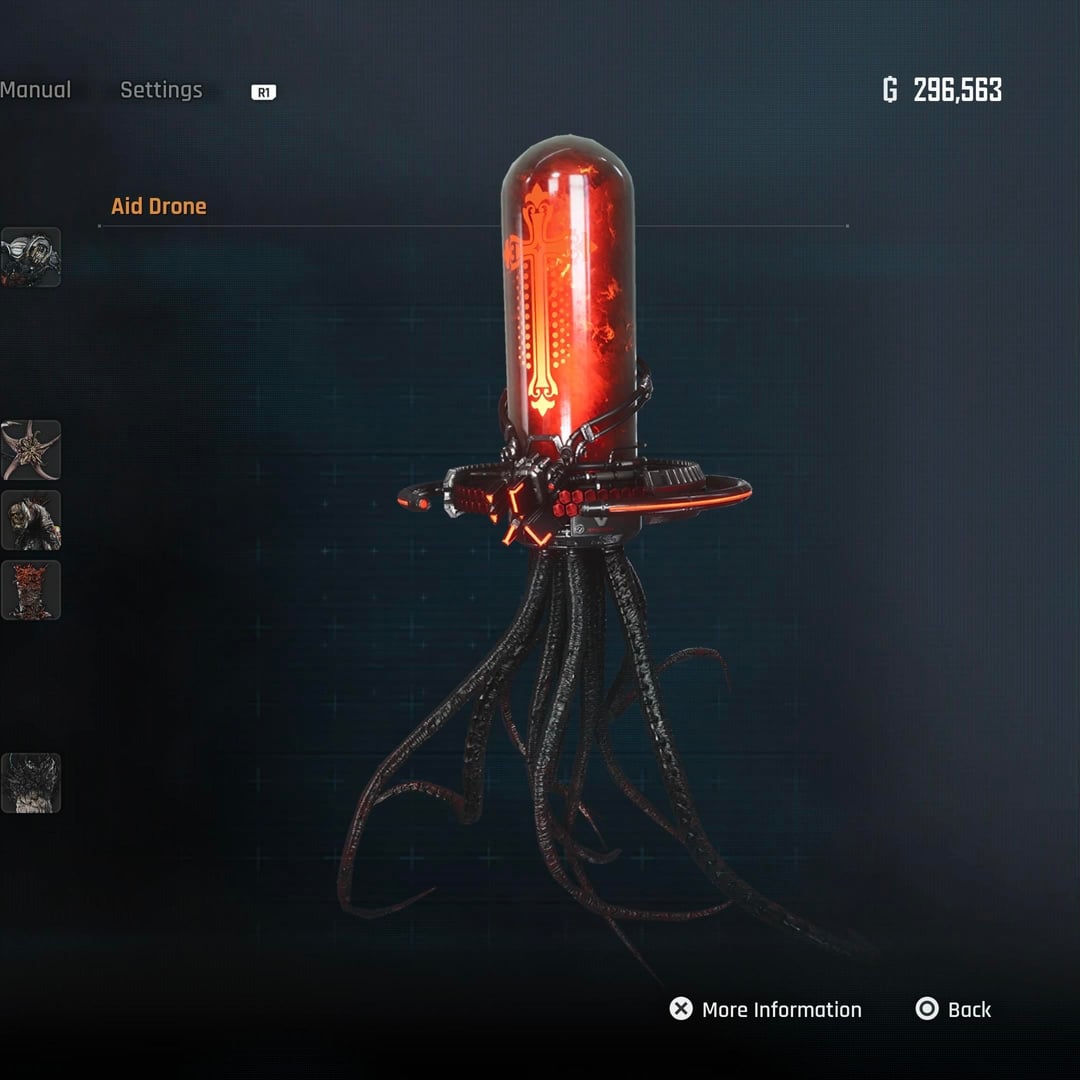Click the More Information option
Screen dimensions: 1080x1080
tap(766, 1010)
